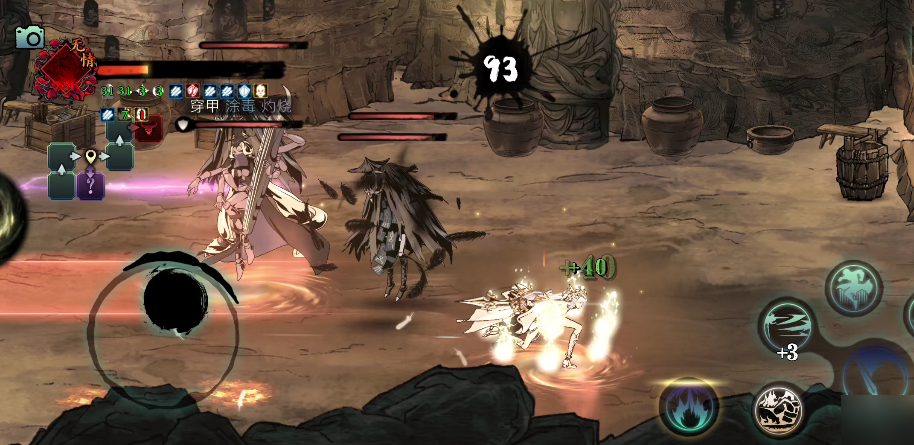Trigger the wind slash skill with +3
The image size is (914, 445).
[x=786, y=327]
